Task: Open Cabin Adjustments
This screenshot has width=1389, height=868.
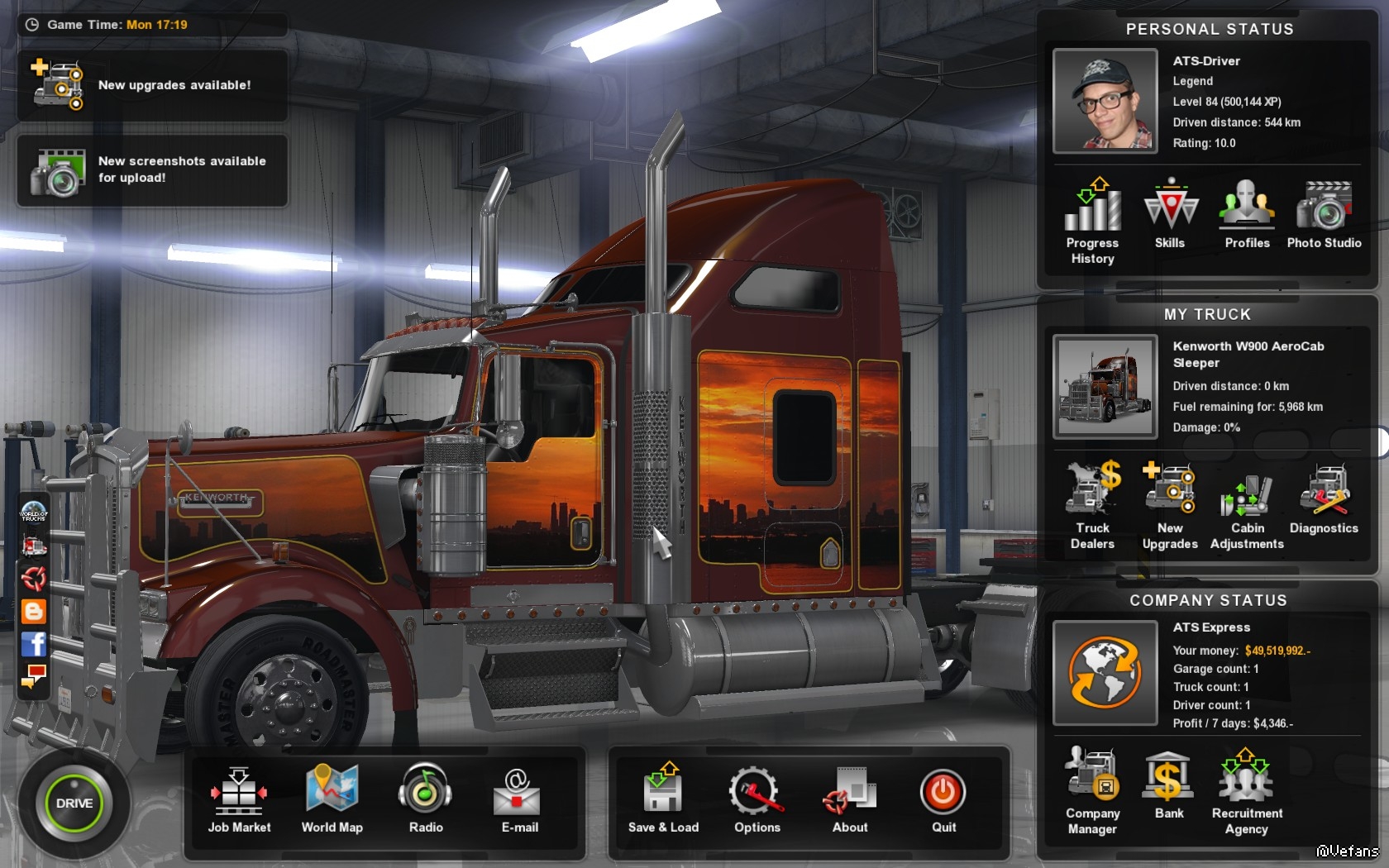Action: [x=1247, y=503]
